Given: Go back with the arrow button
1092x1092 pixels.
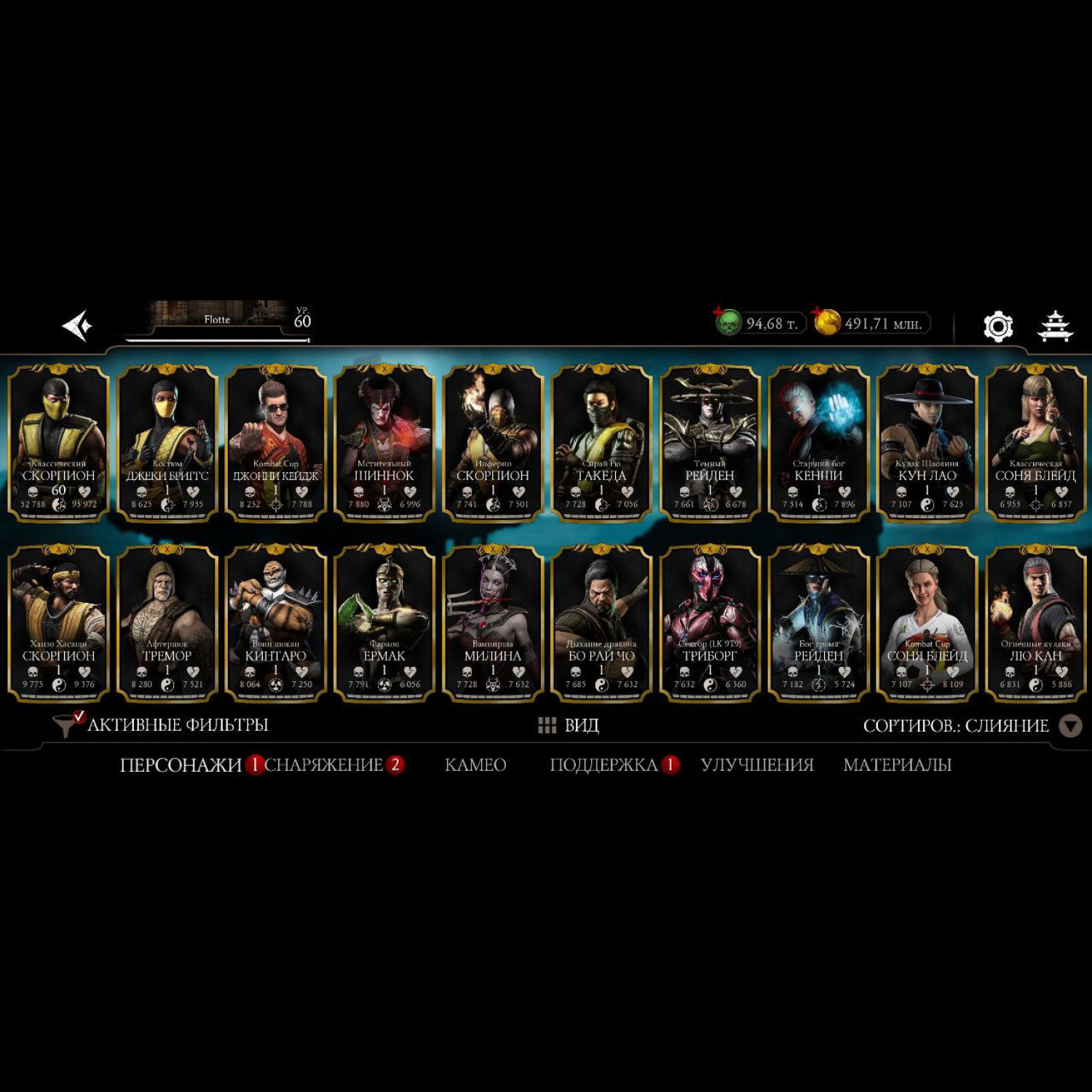Looking at the screenshot, I should pyautogui.click(x=77, y=325).
